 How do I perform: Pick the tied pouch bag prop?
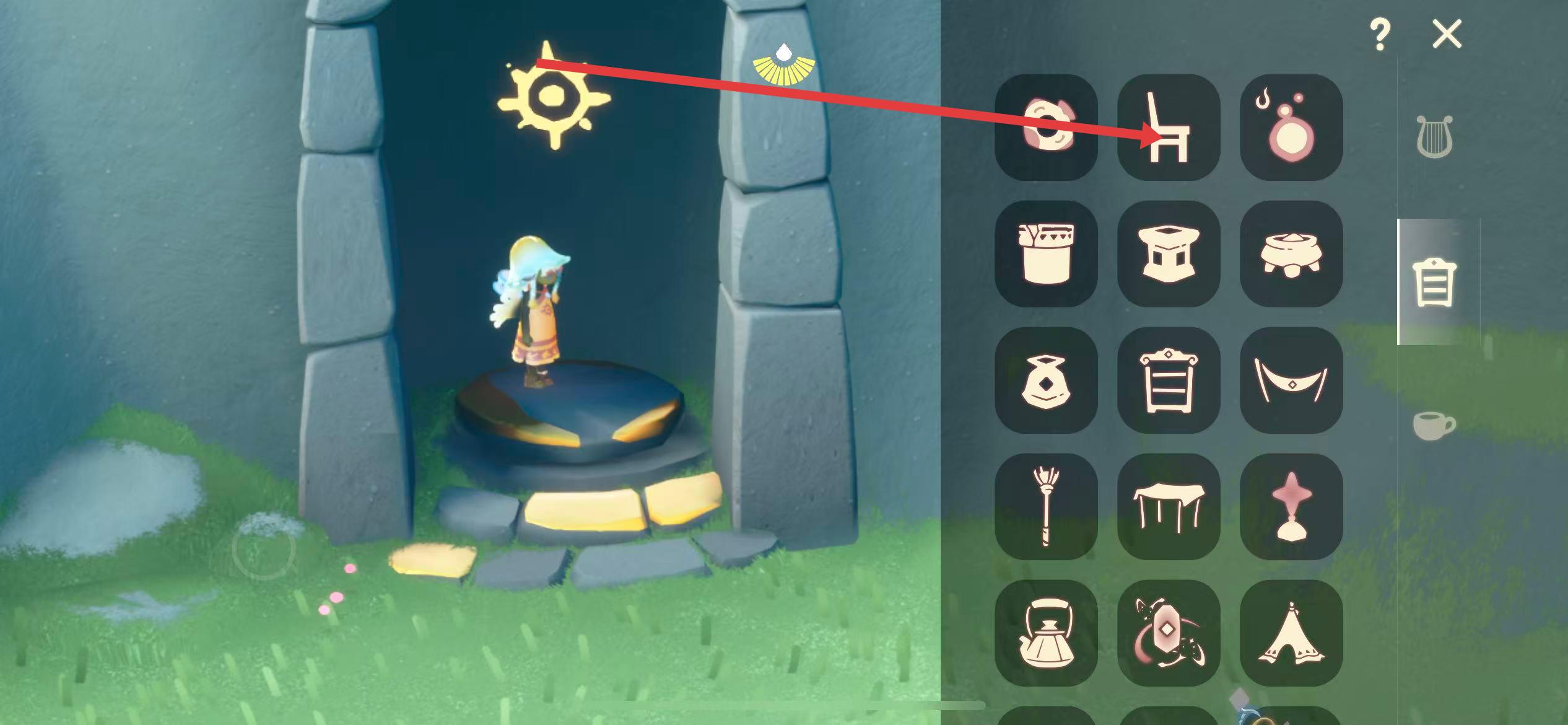1046,380
